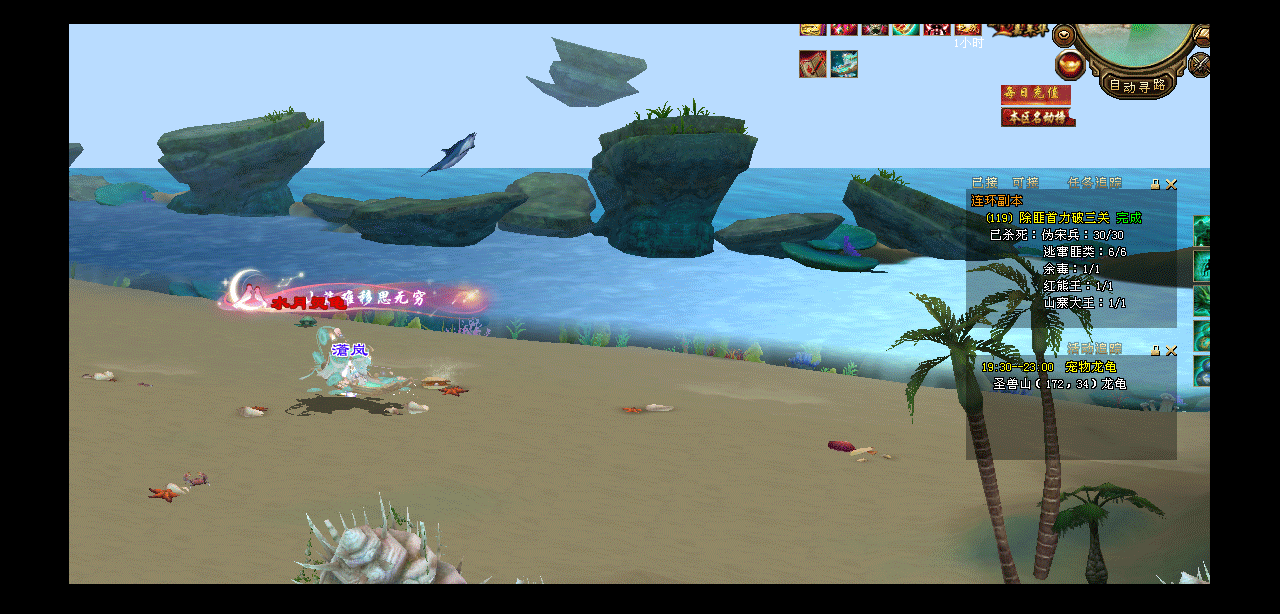
Task: Switch to the 已接 accepted quests tab
Action: (985, 183)
